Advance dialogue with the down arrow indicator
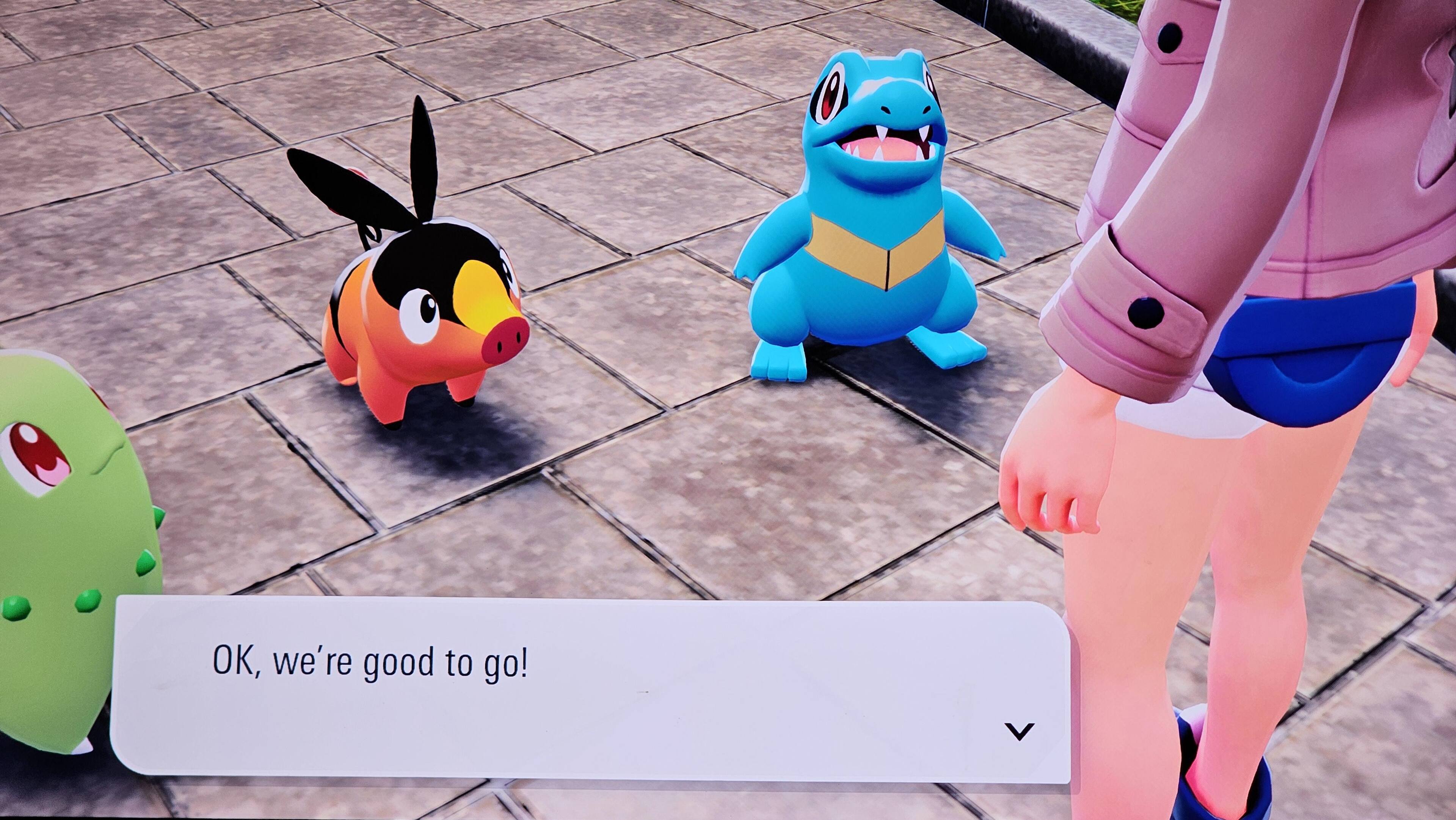This screenshot has width=1456, height=820. pyautogui.click(x=1019, y=731)
